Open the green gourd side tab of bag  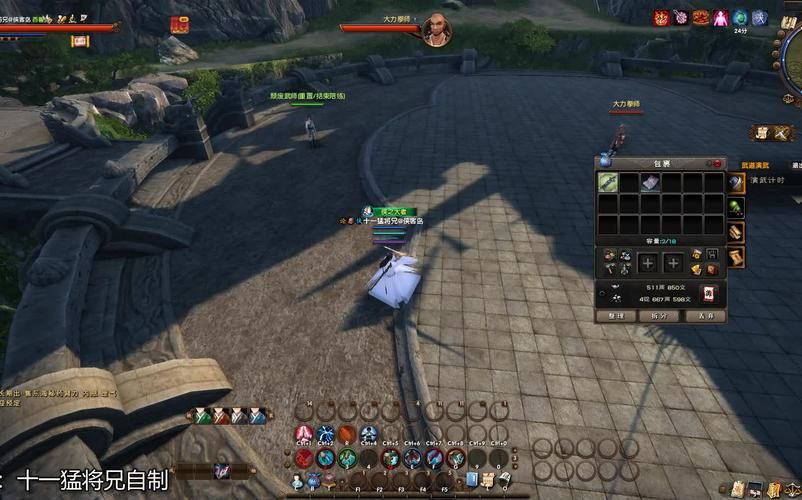tap(735, 208)
